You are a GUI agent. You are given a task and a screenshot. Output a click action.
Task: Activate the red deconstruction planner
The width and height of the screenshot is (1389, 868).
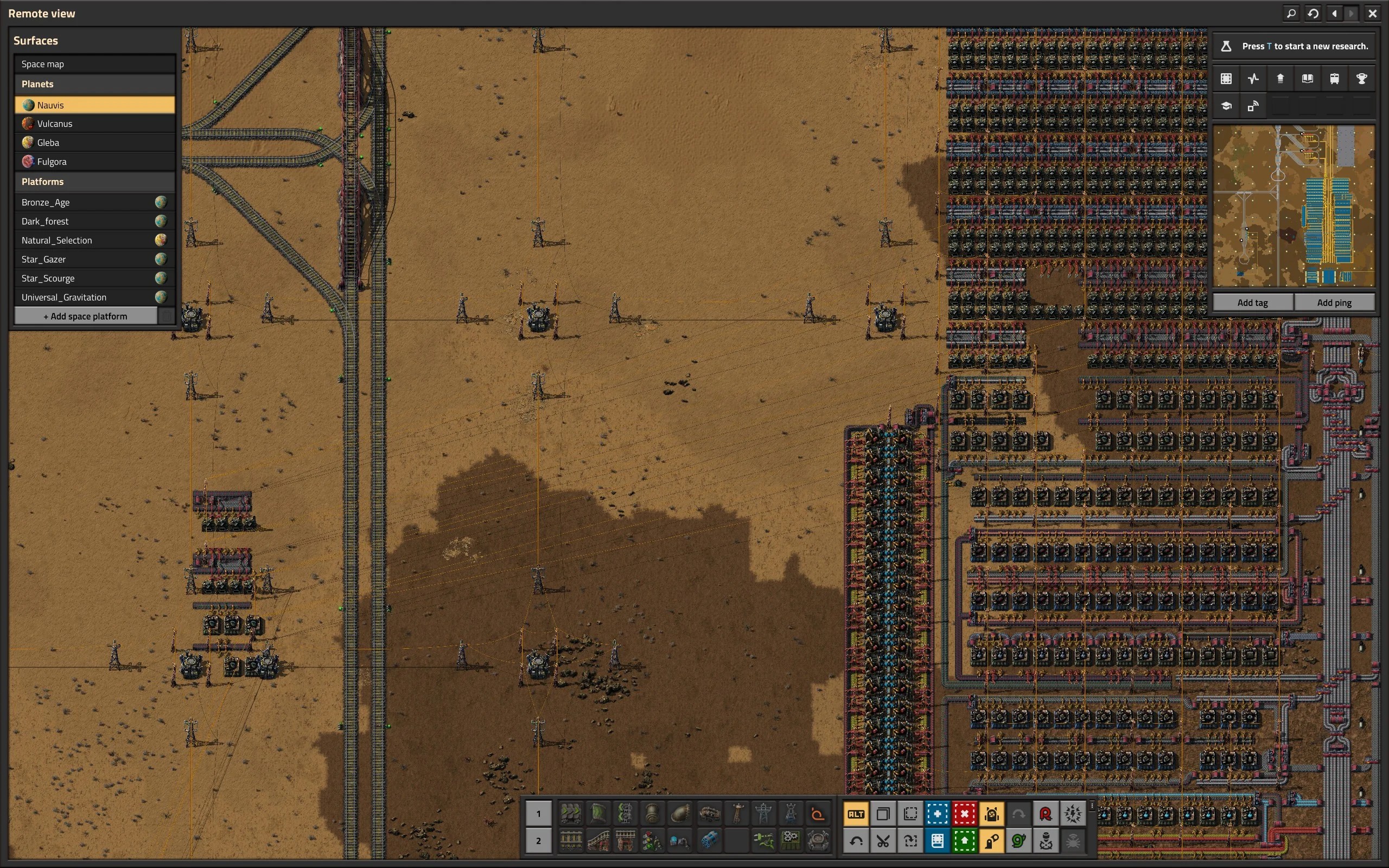click(x=964, y=813)
